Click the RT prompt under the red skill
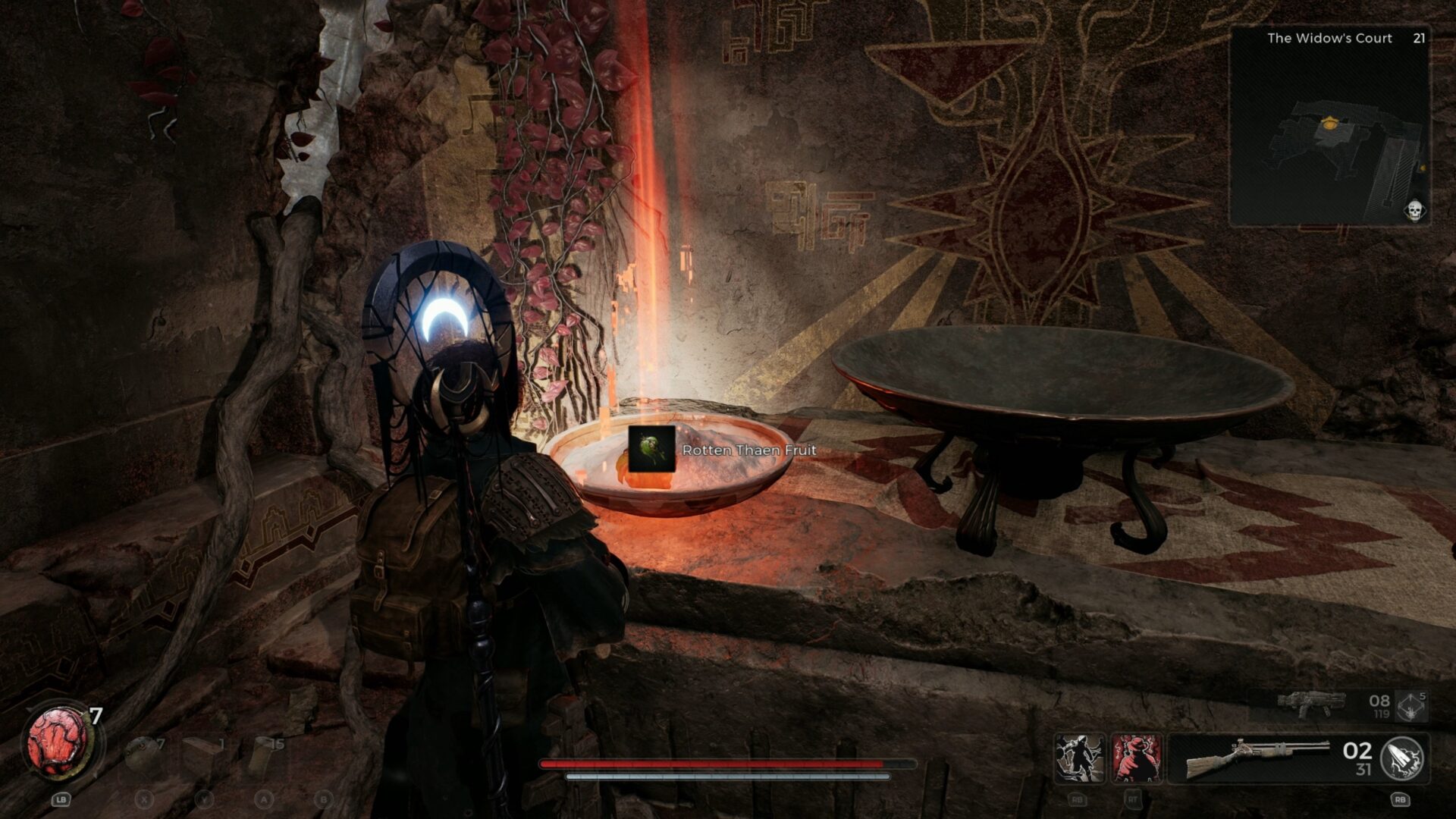The height and width of the screenshot is (819, 1456). pyautogui.click(x=1134, y=801)
